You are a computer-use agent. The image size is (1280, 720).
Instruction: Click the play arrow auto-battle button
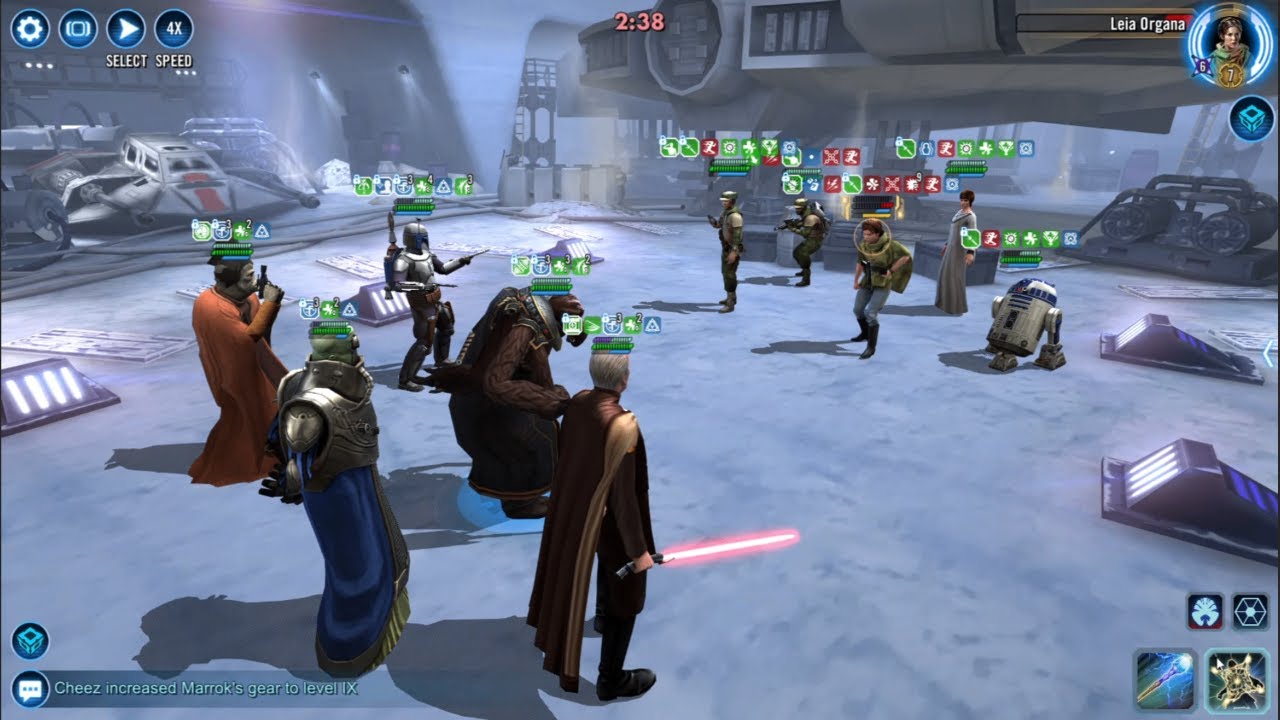[126, 29]
